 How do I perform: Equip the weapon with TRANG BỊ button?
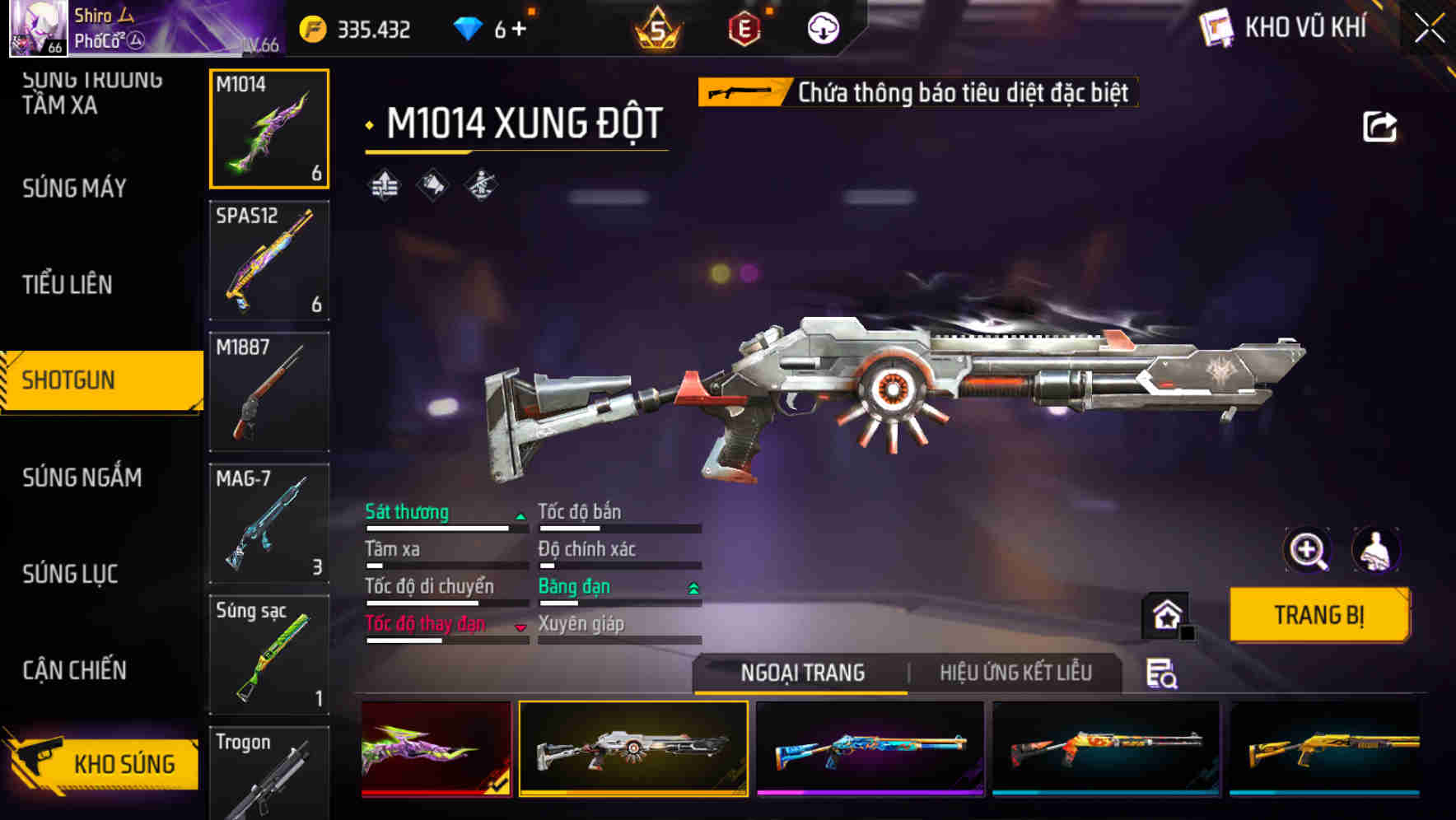click(x=1318, y=615)
